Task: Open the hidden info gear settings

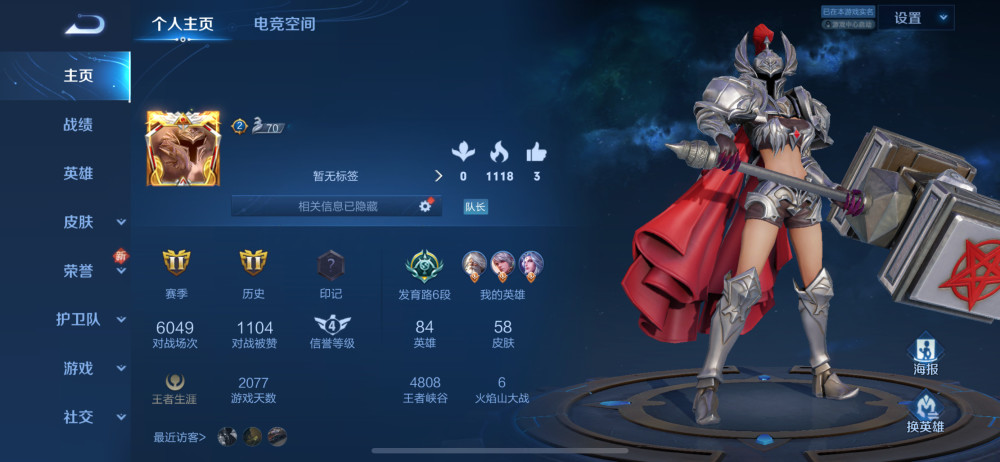Action: 424,206
